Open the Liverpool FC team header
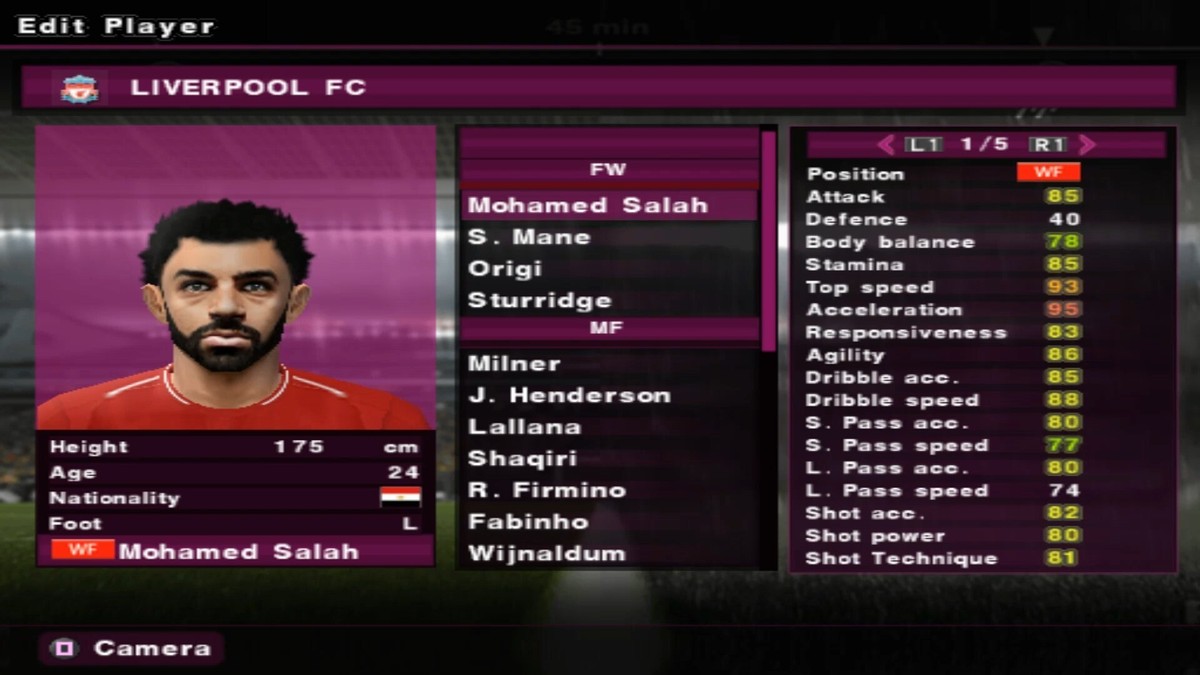 [x=598, y=88]
